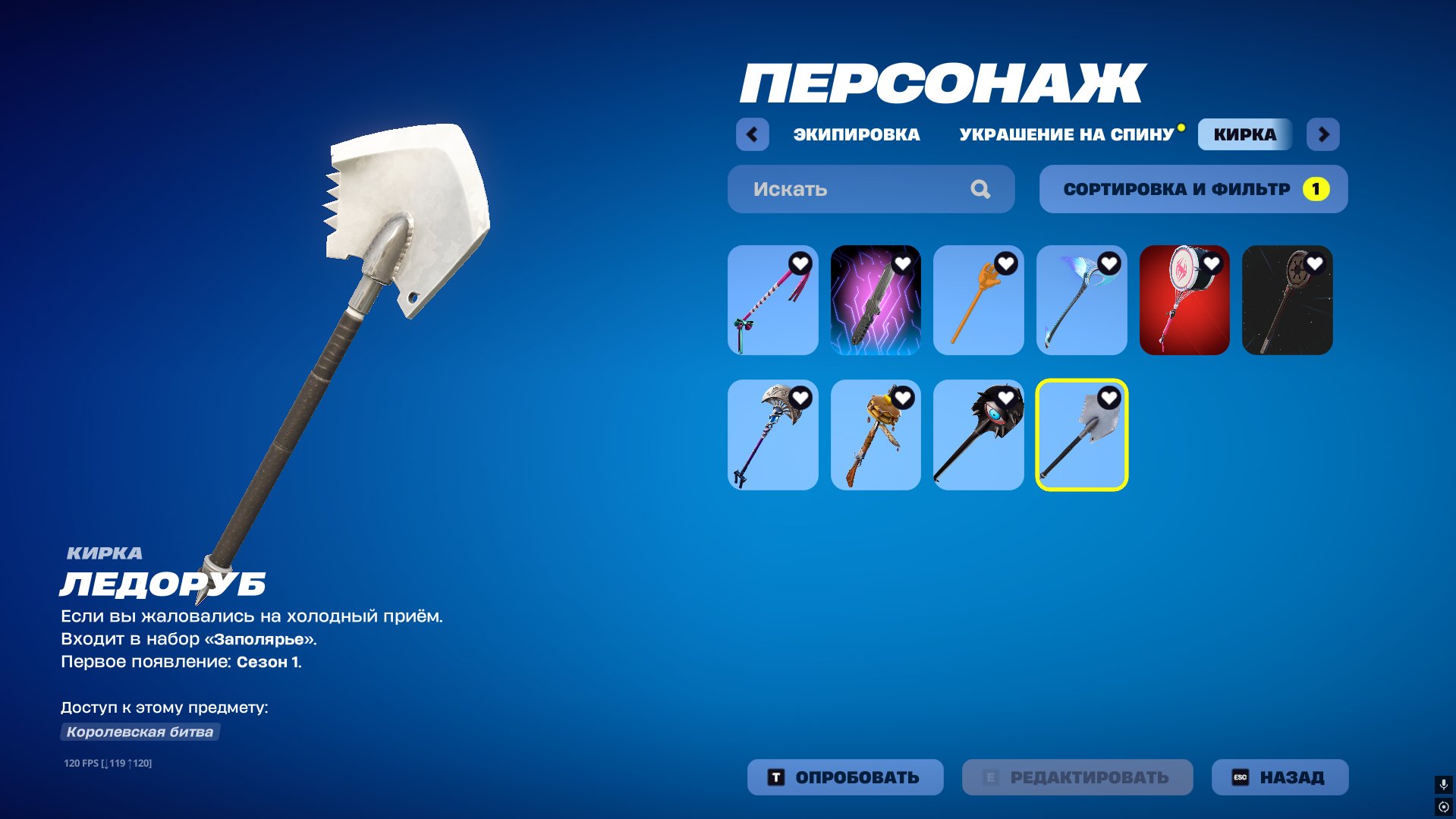Favorite the pink striped pickaxe with the heart
Image resolution: width=1456 pixels, height=819 pixels.
click(799, 264)
